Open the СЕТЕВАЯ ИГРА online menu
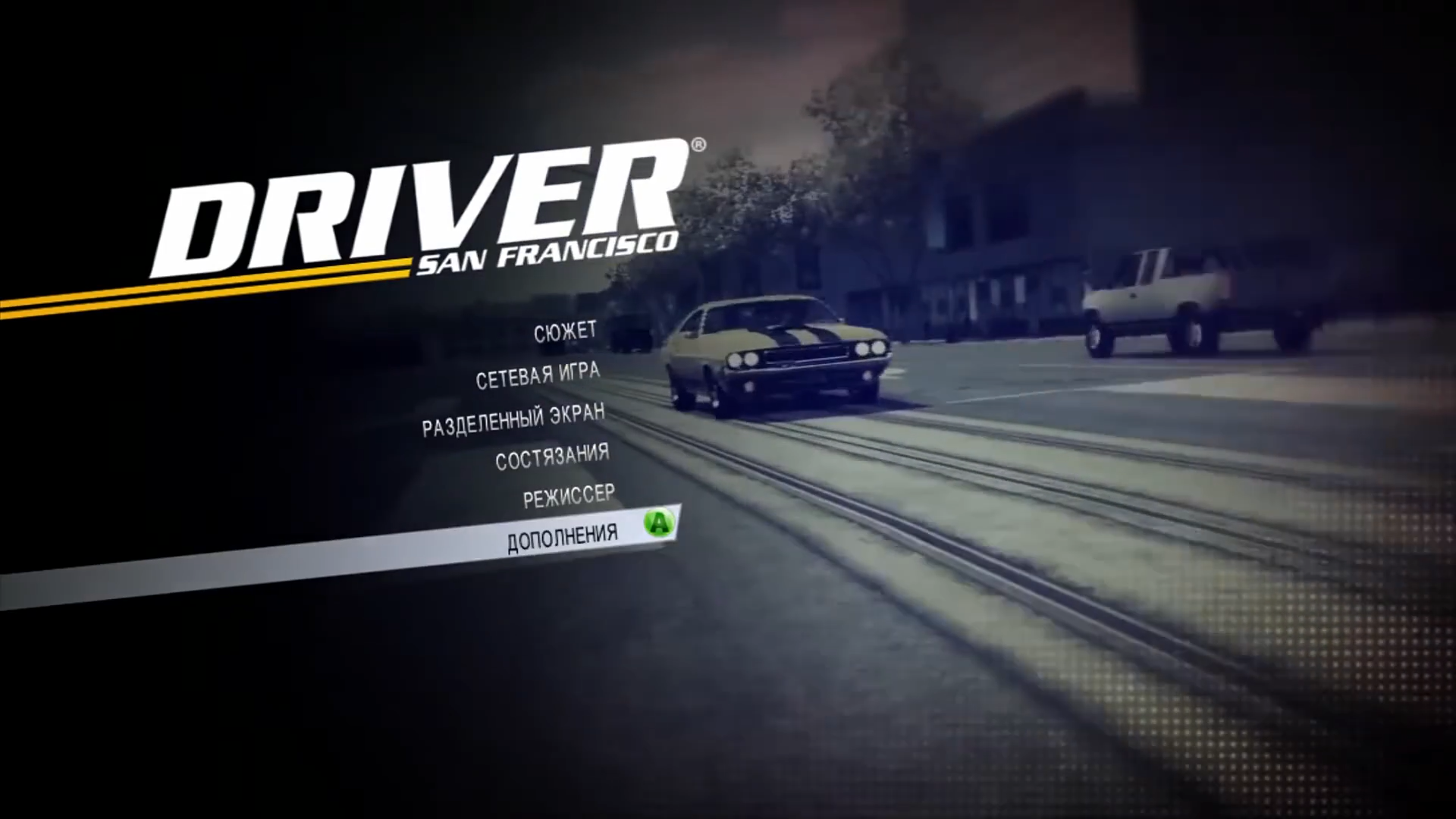The width and height of the screenshot is (1456, 819). [x=538, y=375]
